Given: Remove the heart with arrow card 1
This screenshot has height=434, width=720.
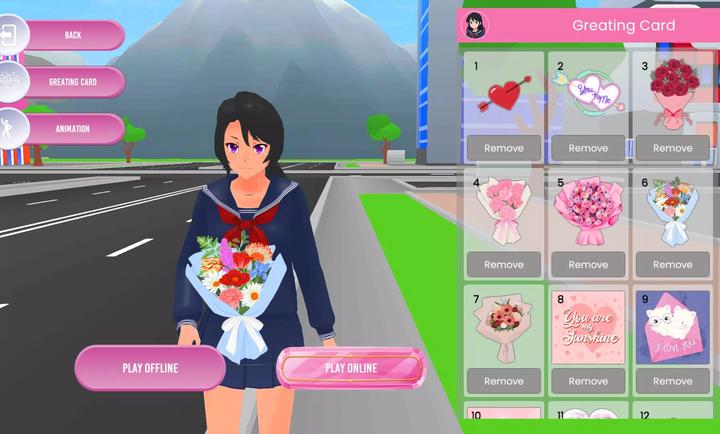Looking at the screenshot, I should pos(503,148).
